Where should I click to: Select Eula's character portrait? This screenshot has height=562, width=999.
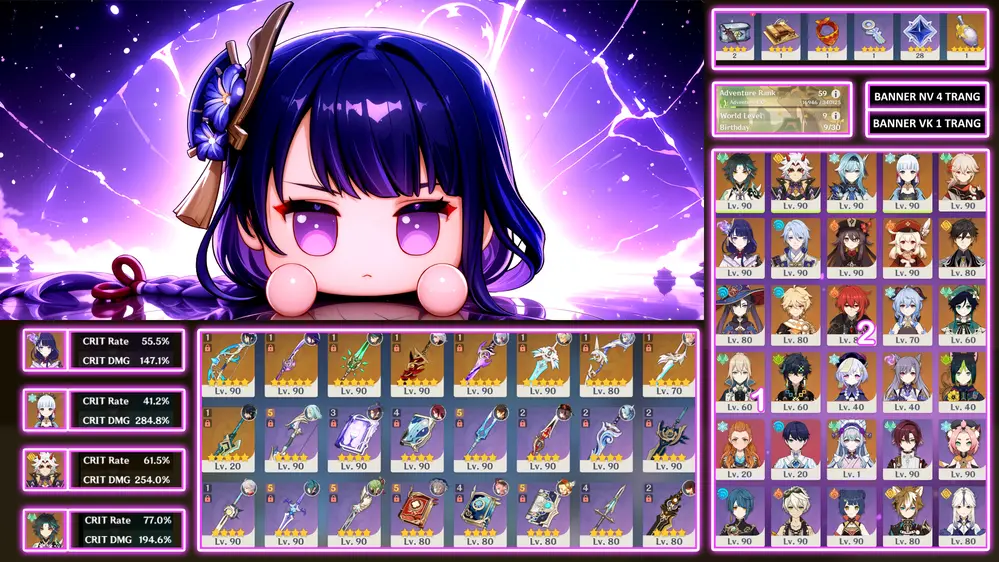[850, 180]
